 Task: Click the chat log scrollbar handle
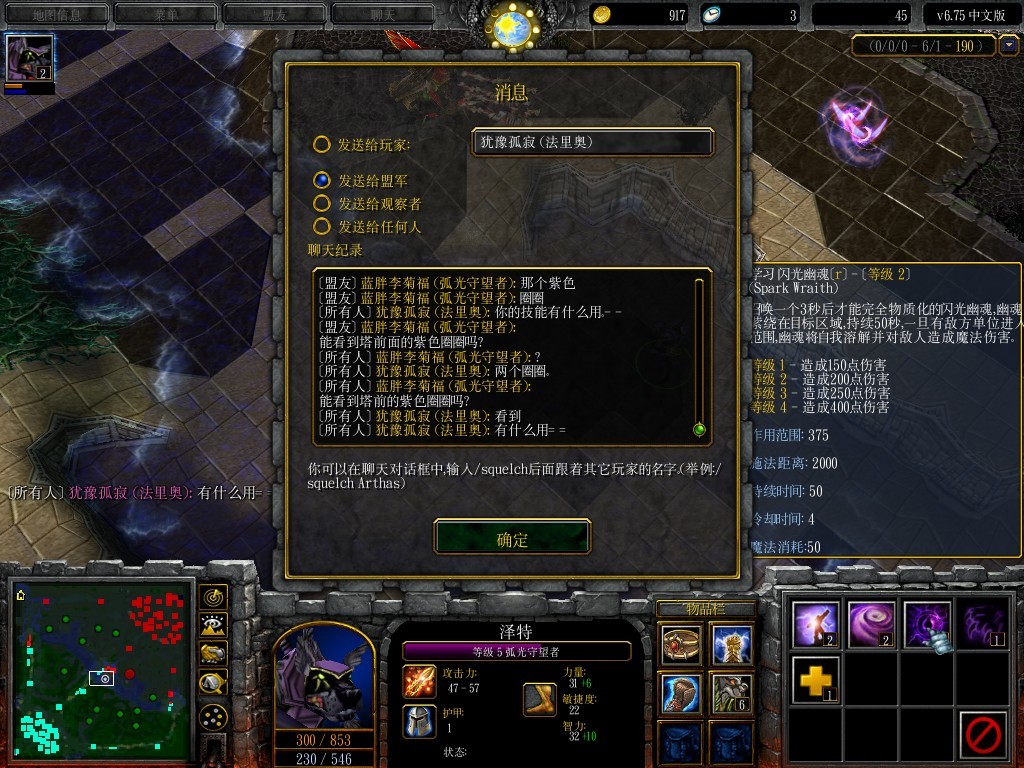pos(699,430)
